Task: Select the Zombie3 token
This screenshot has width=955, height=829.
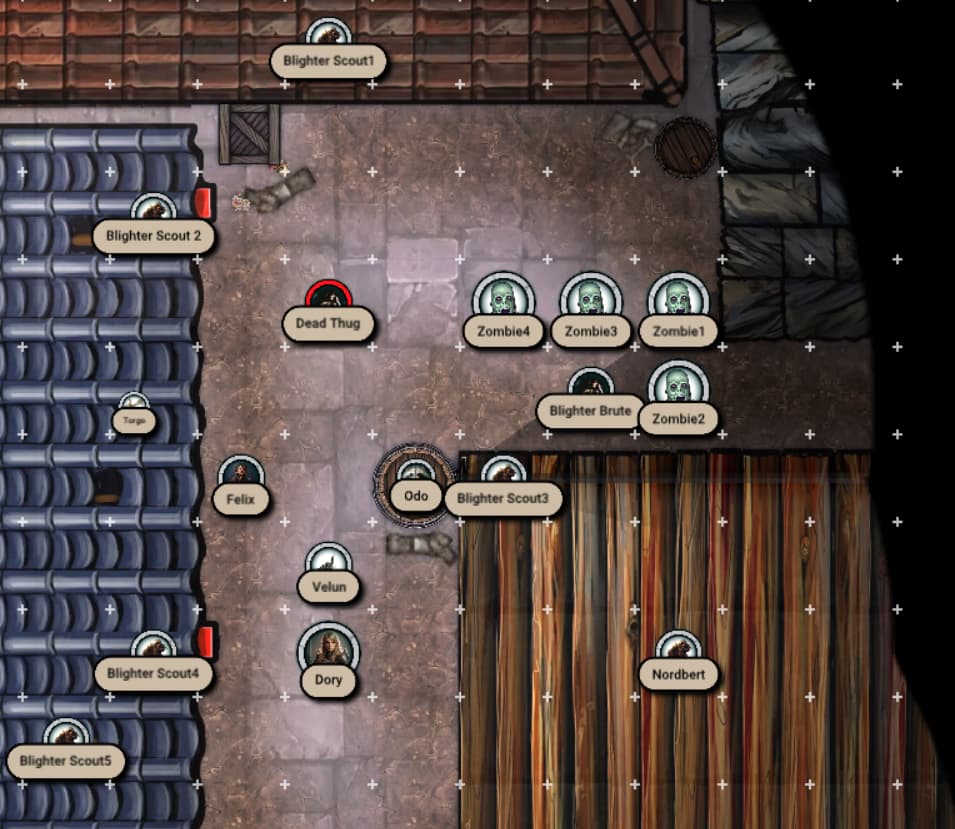Action: point(591,302)
